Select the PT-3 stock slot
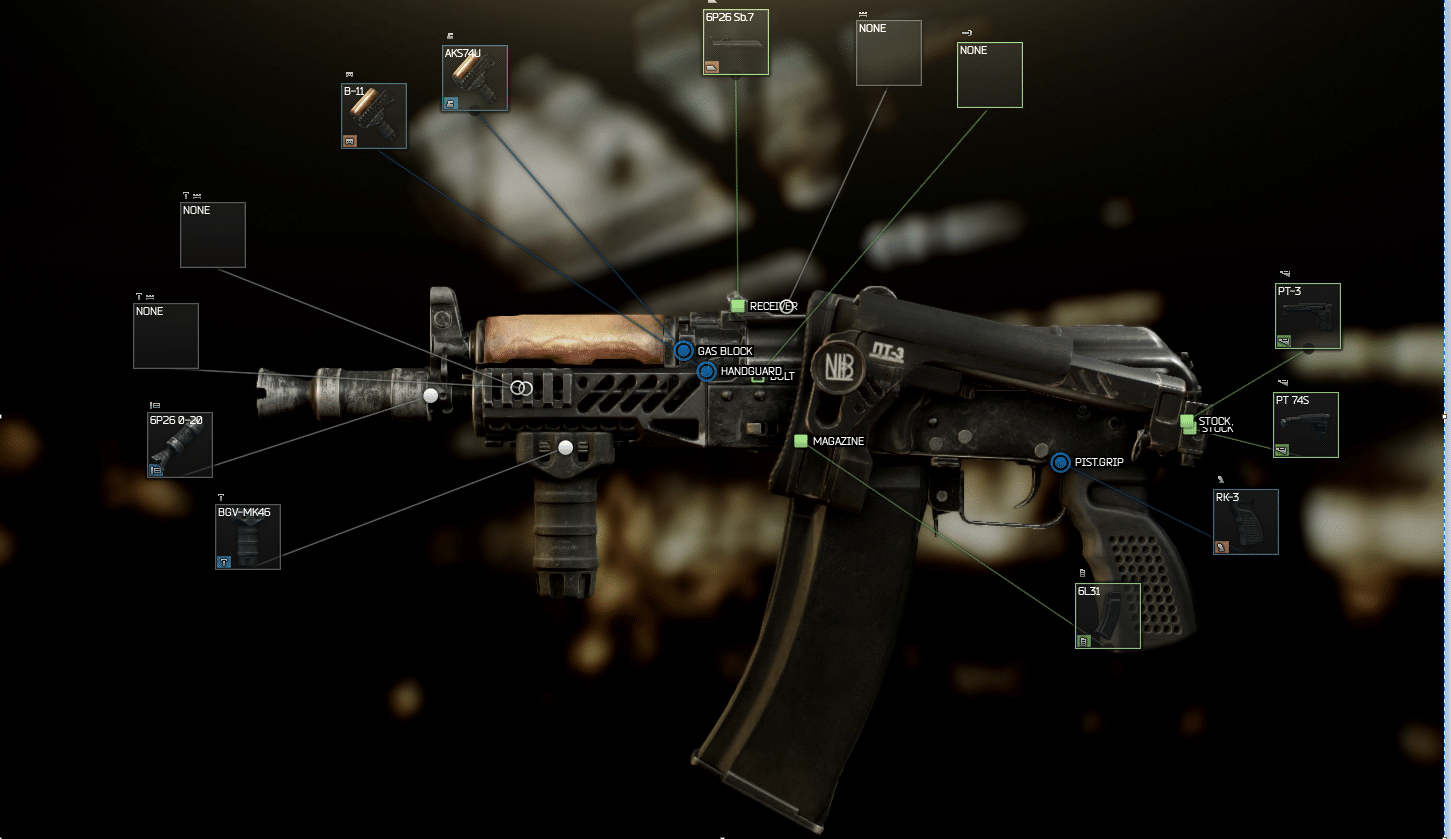Screen dimensions: 1451x839 tap(1307, 316)
